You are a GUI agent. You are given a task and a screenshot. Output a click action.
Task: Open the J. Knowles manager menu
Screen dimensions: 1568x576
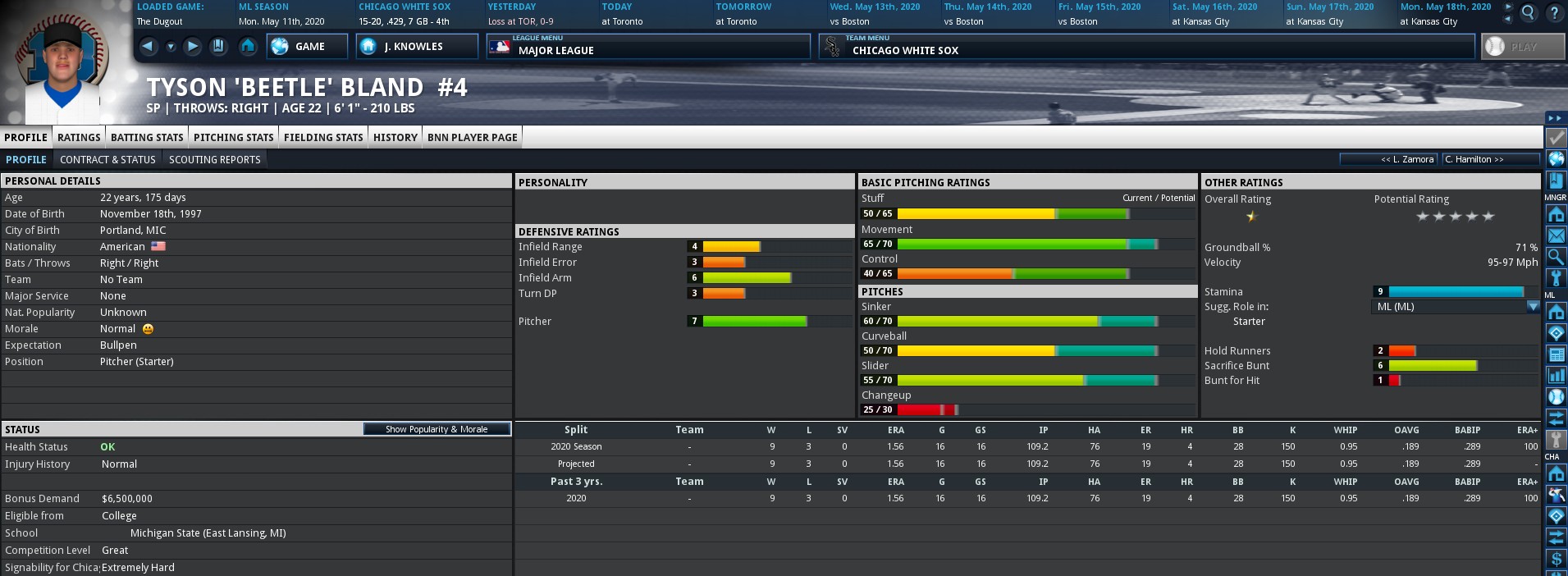(416, 47)
